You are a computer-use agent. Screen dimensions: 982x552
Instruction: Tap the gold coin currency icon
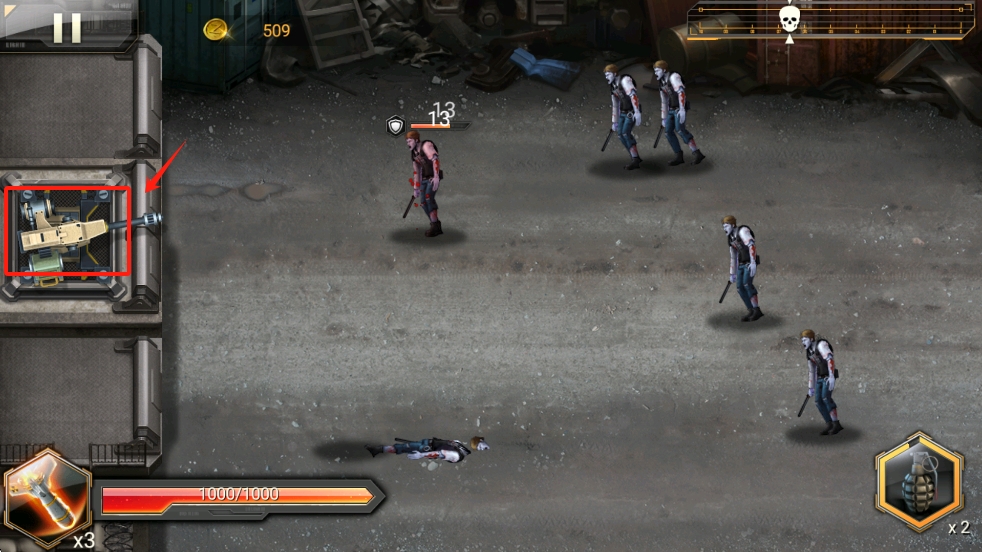(216, 30)
